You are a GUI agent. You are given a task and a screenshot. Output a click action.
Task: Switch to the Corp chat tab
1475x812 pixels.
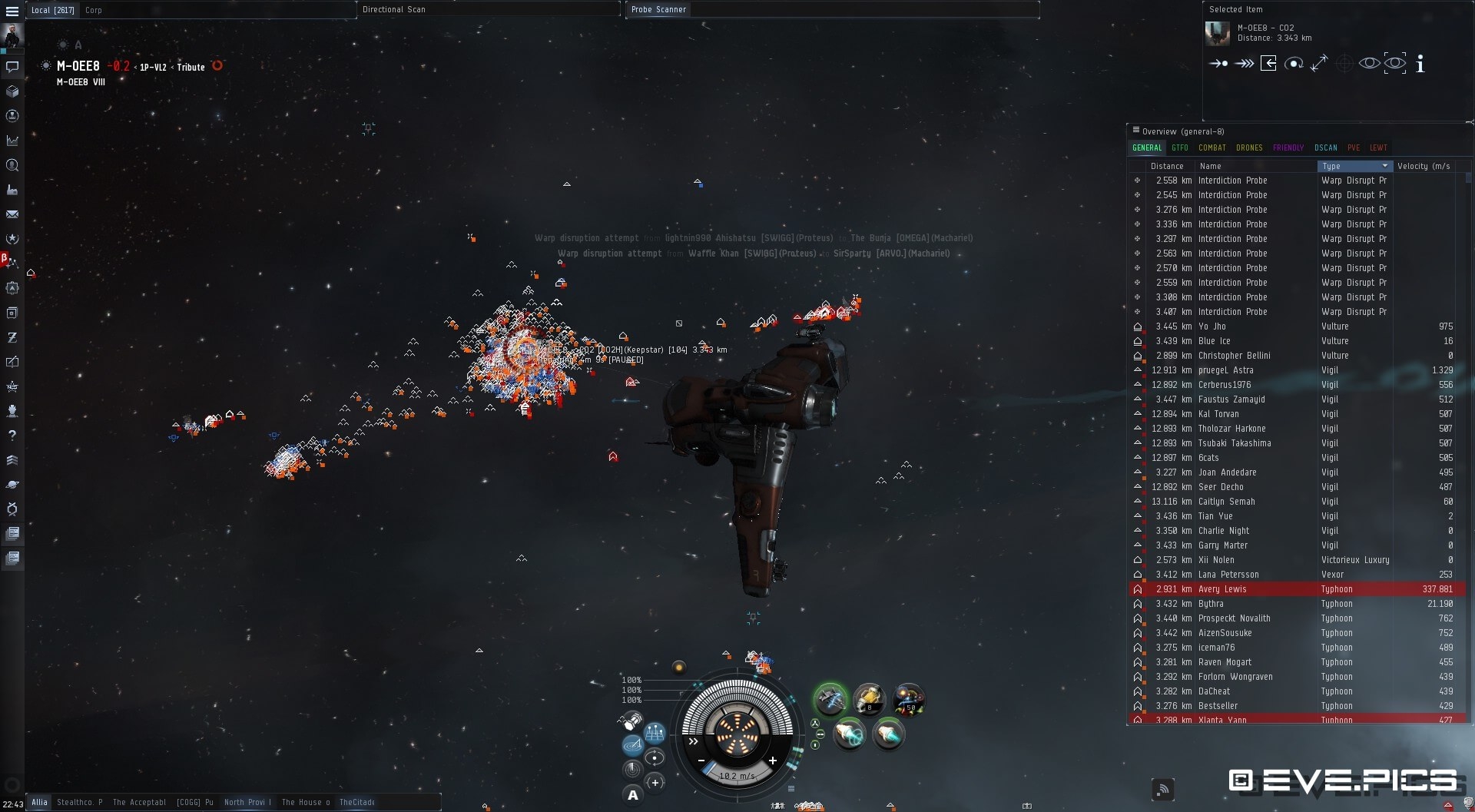tap(94, 10)
